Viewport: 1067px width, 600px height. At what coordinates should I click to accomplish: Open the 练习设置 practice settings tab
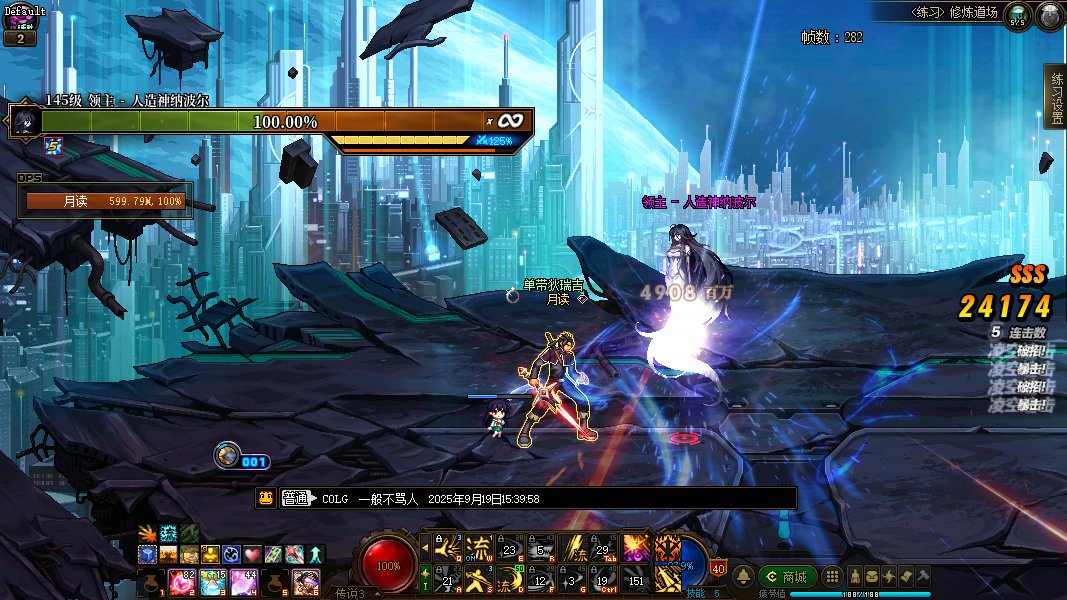click(1055, 97)
